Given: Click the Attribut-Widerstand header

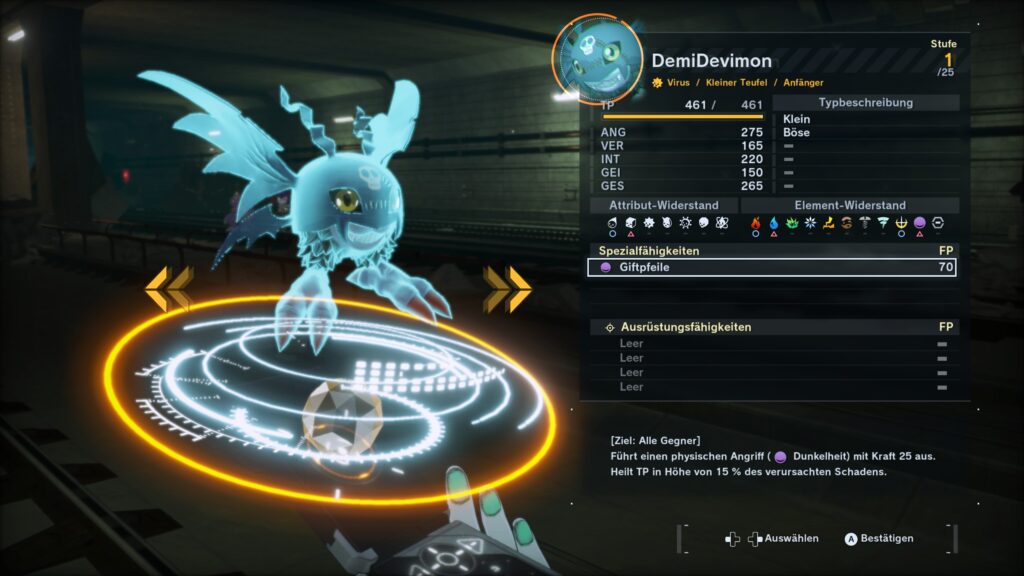Looking at the screenshot, I should pyautogui.click(x=663, y=205).
